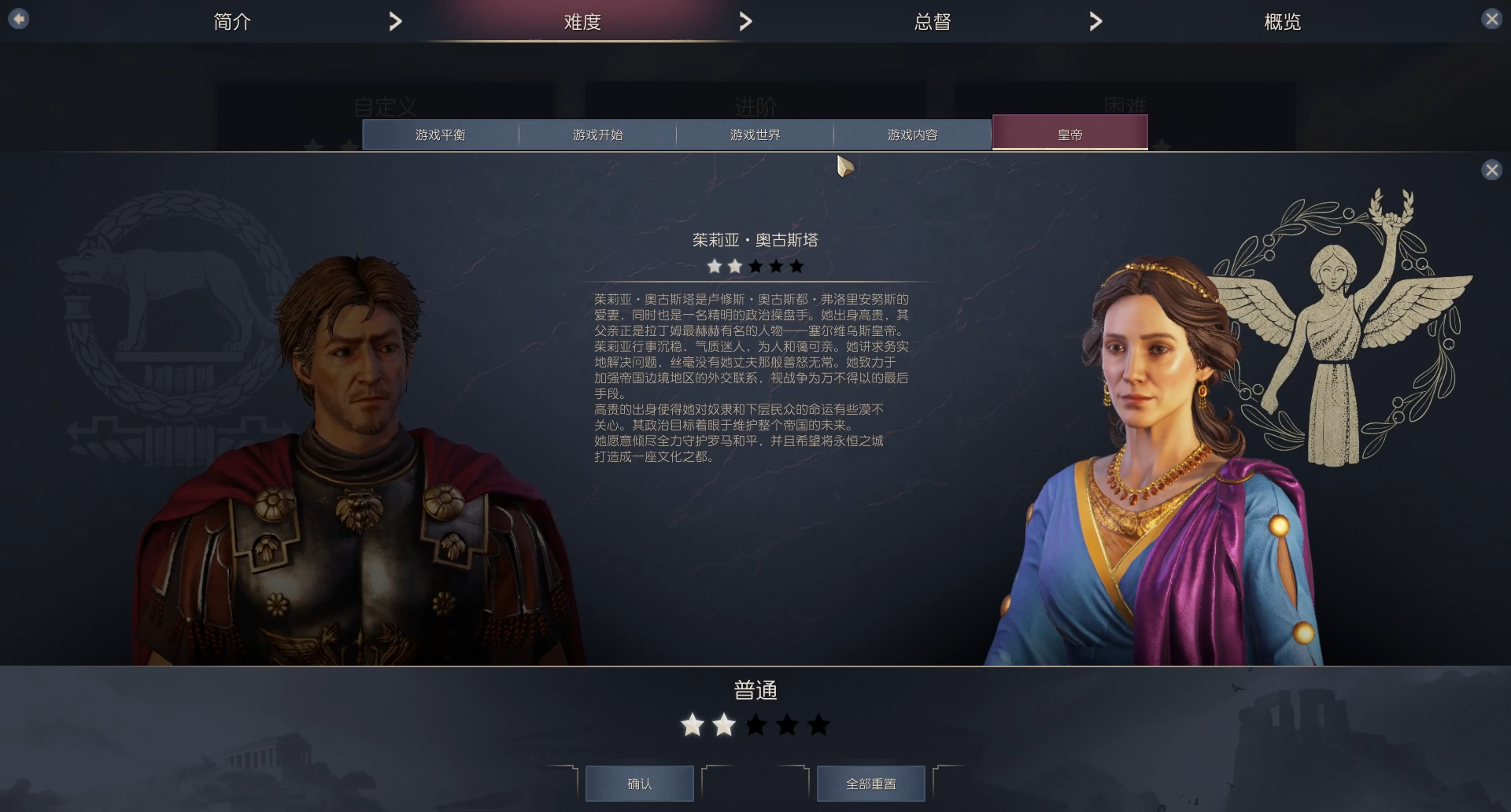Switch to the 游戏内容 tab
The image size is (1511, 812).
pyautogui.click(x=912, y=135)
